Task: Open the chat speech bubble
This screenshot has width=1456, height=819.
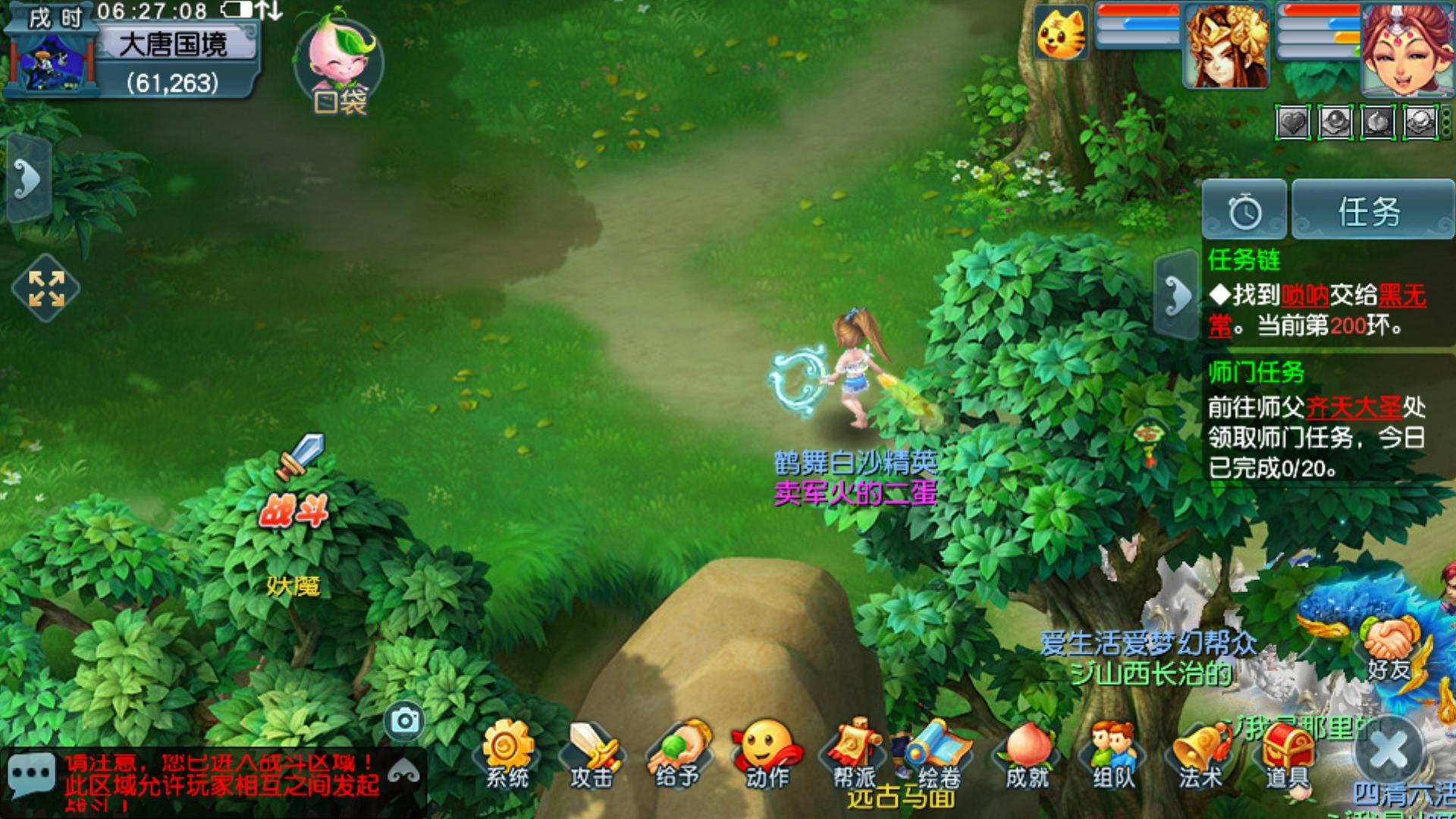Action: 30,777
